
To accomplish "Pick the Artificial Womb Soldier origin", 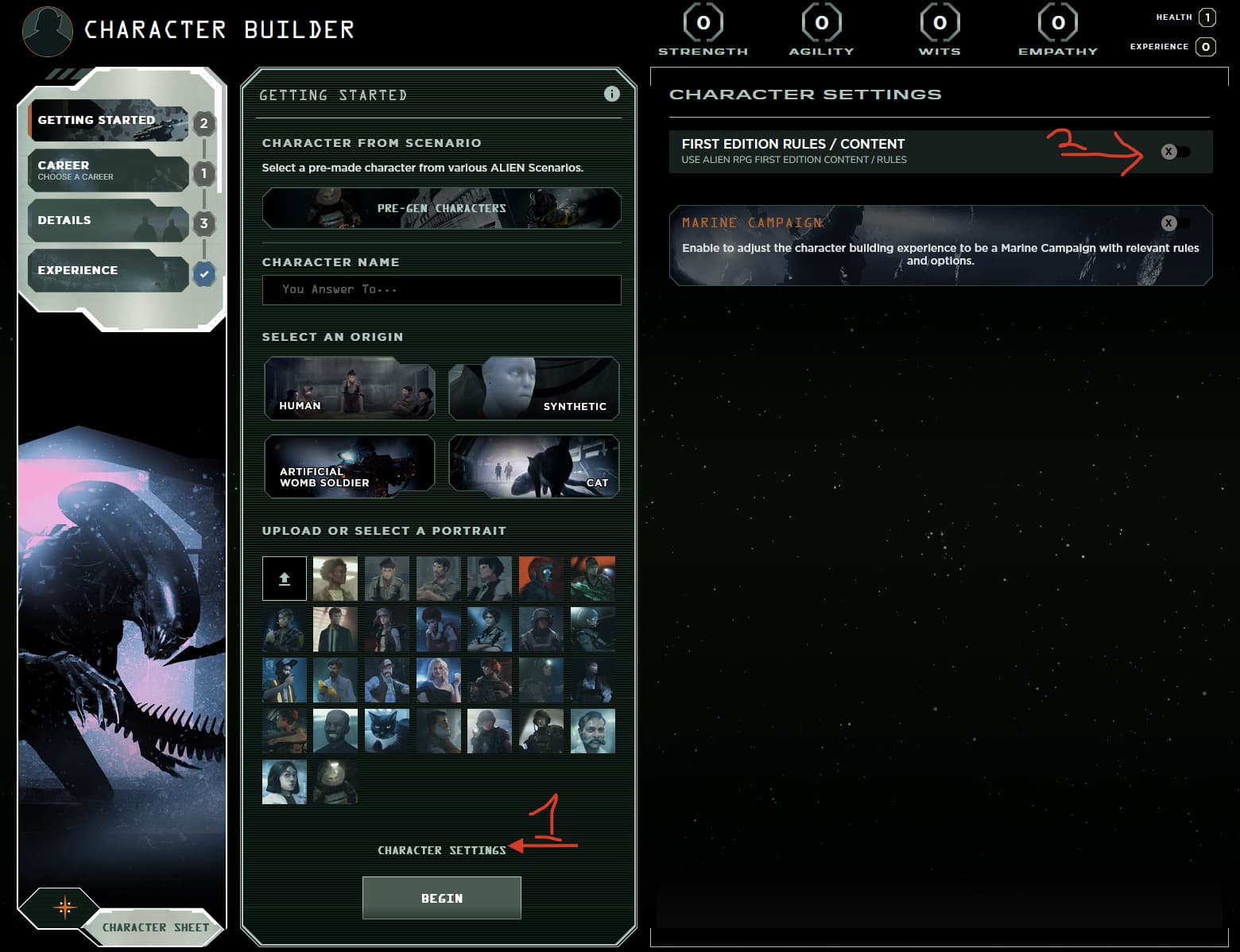I will click(x=350, y=466).
